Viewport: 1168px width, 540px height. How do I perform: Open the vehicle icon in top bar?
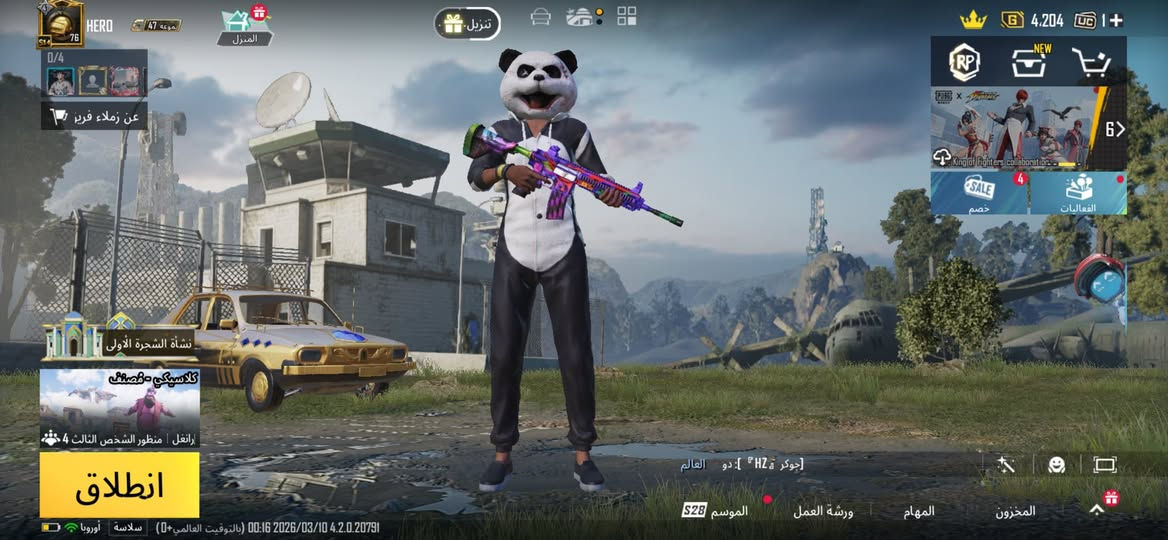coord(541,17)
